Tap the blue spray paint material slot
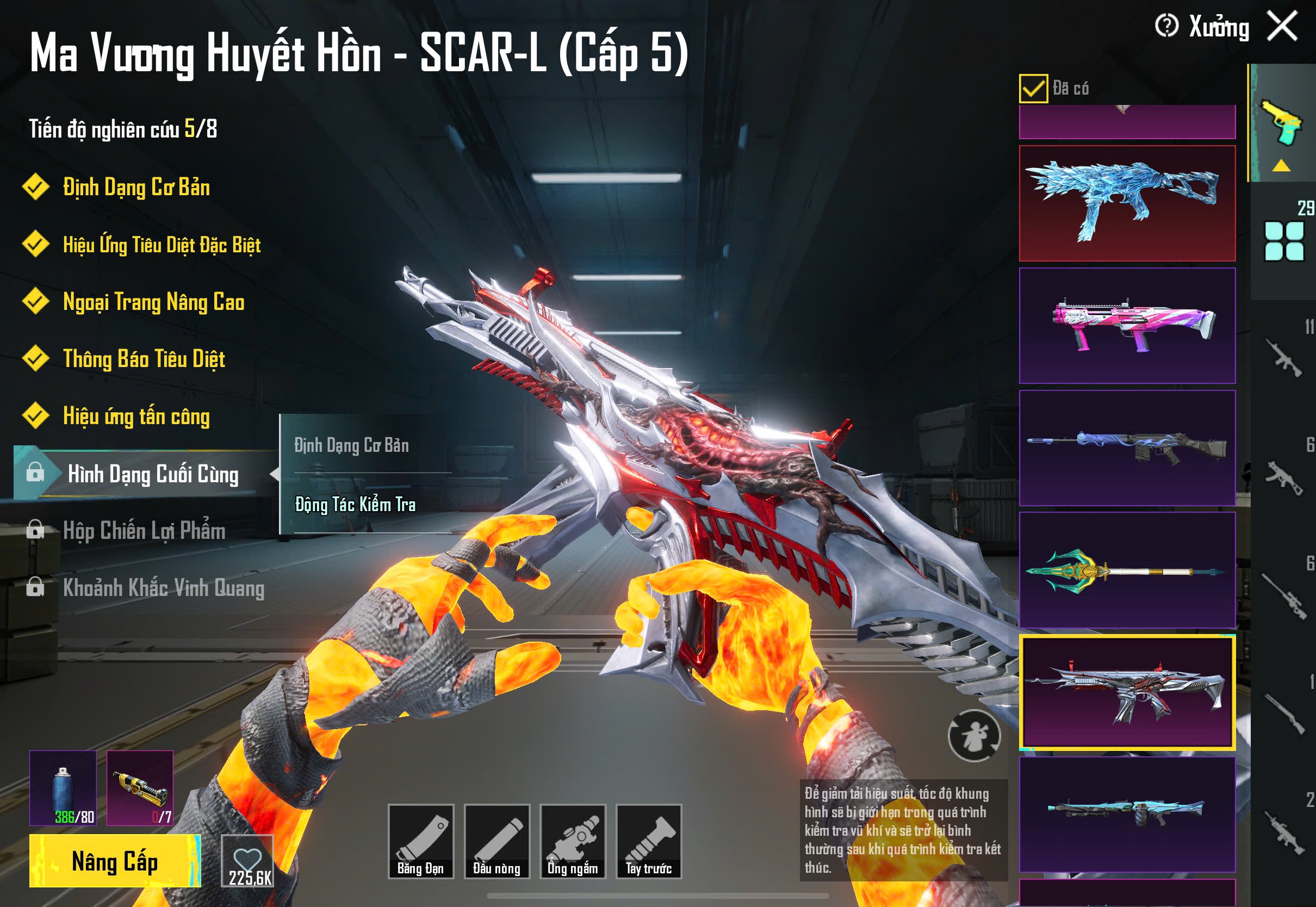This screenshot has height=907, width=1316. (63, 788)
